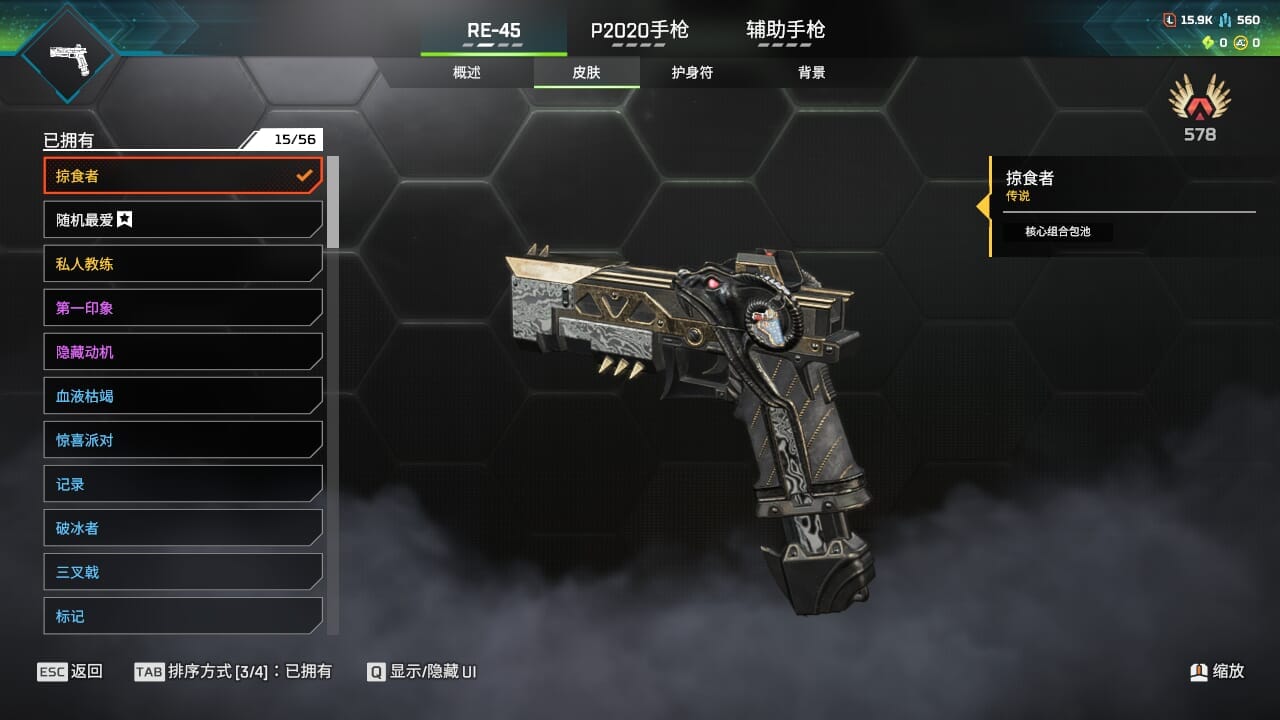Switch to the 皮肤 sub-tab
The height and width of the screenshot is (720, 1280).
pyautogui.click(x=586, y=72)
